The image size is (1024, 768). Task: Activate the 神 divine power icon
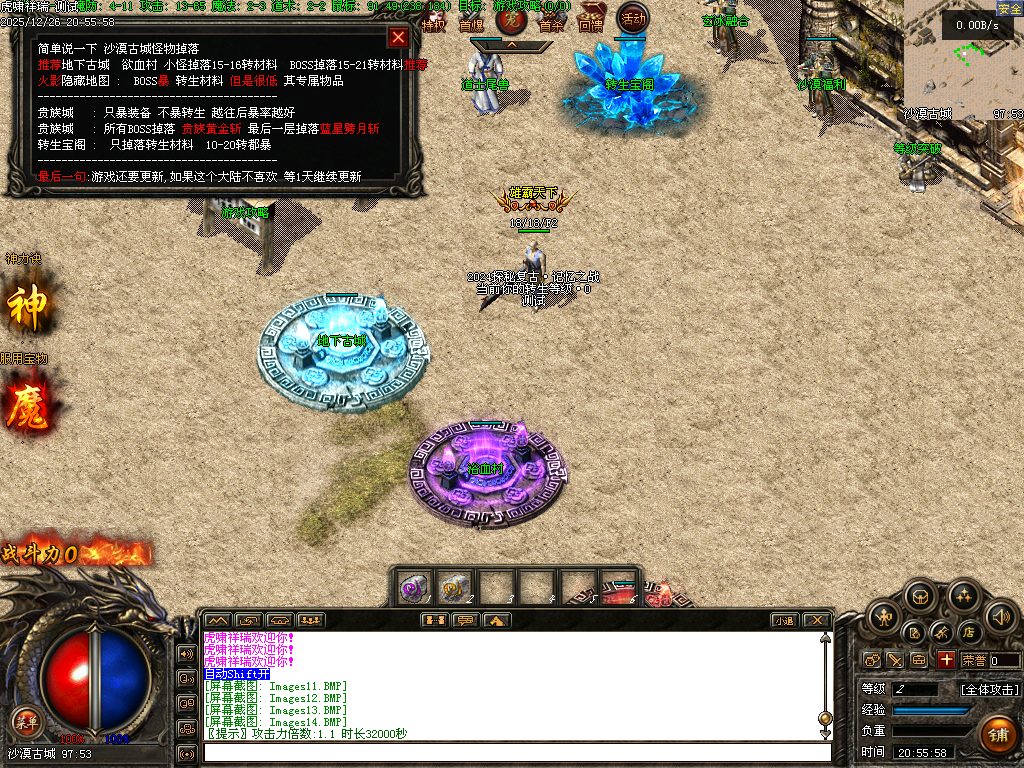[27, 308]
